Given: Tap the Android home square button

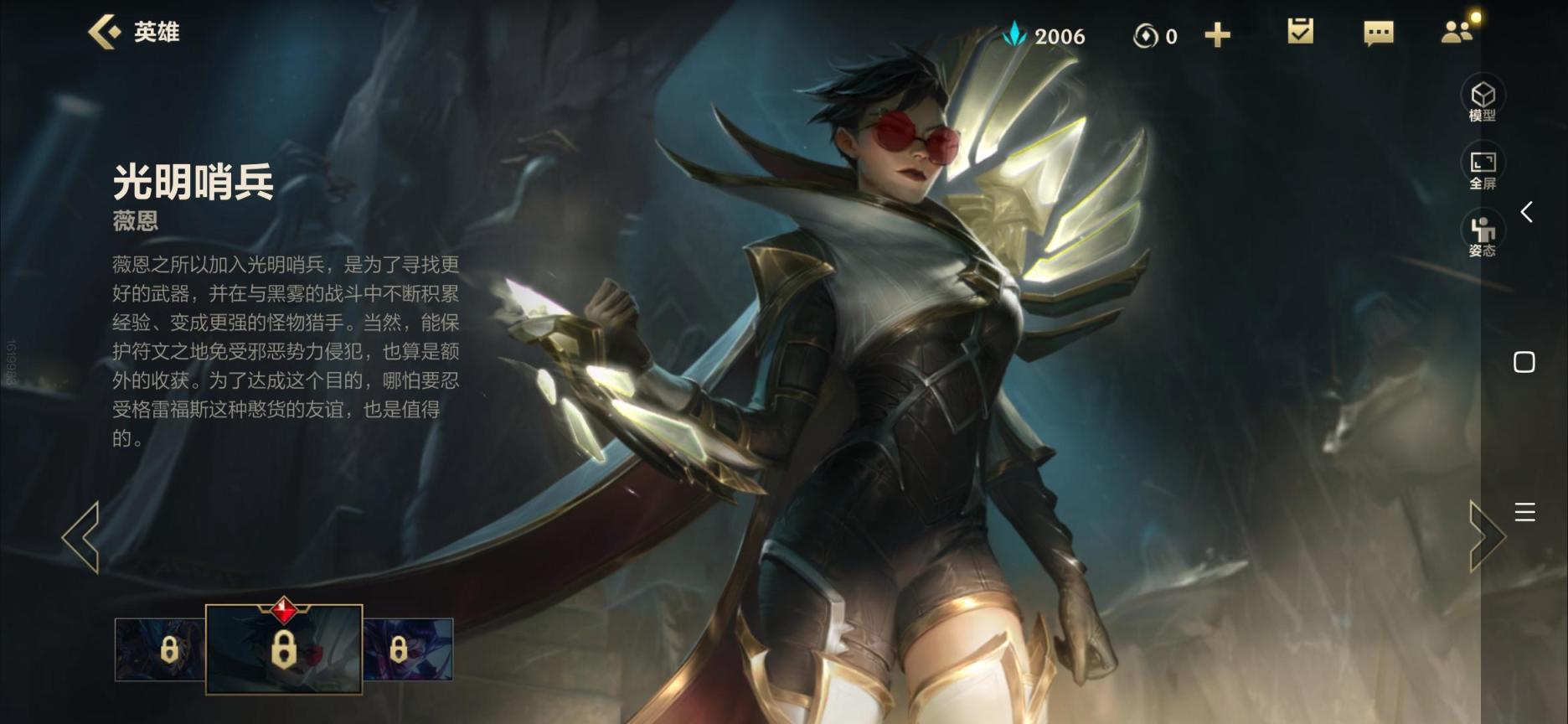Looking at the screenshot, I should (x=1524, y=362).
